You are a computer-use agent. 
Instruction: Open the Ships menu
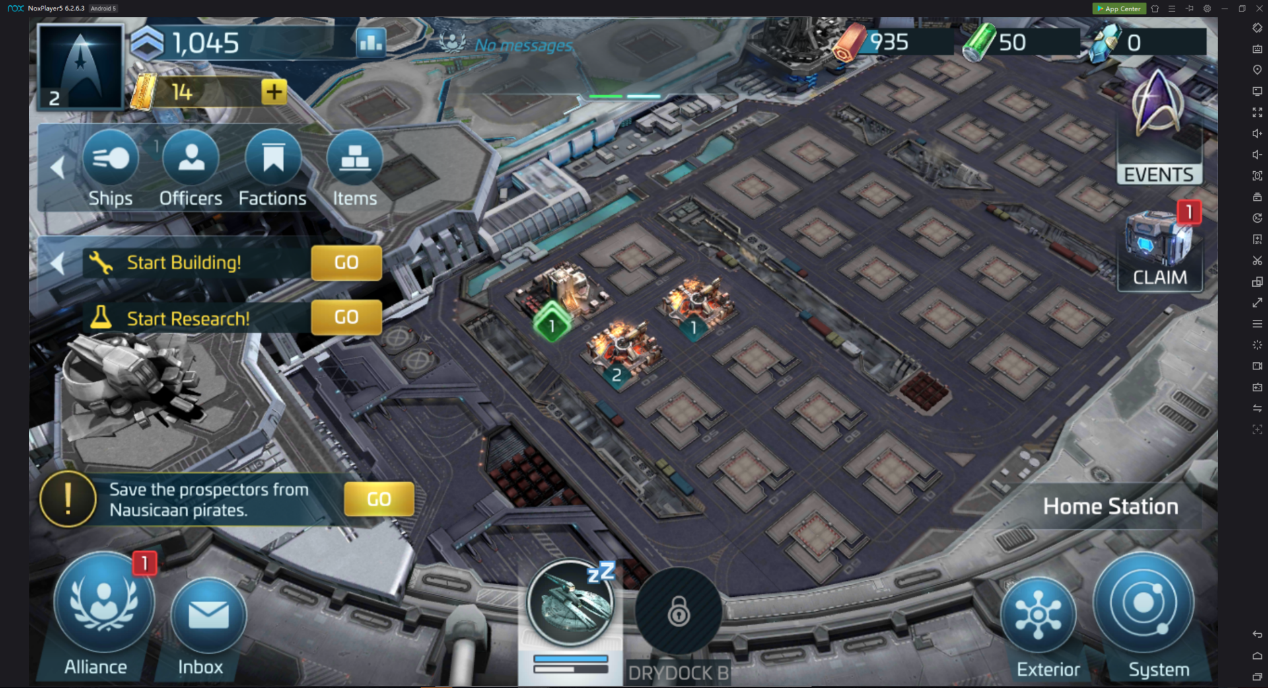pyautogui.click(x=110, y=167)
